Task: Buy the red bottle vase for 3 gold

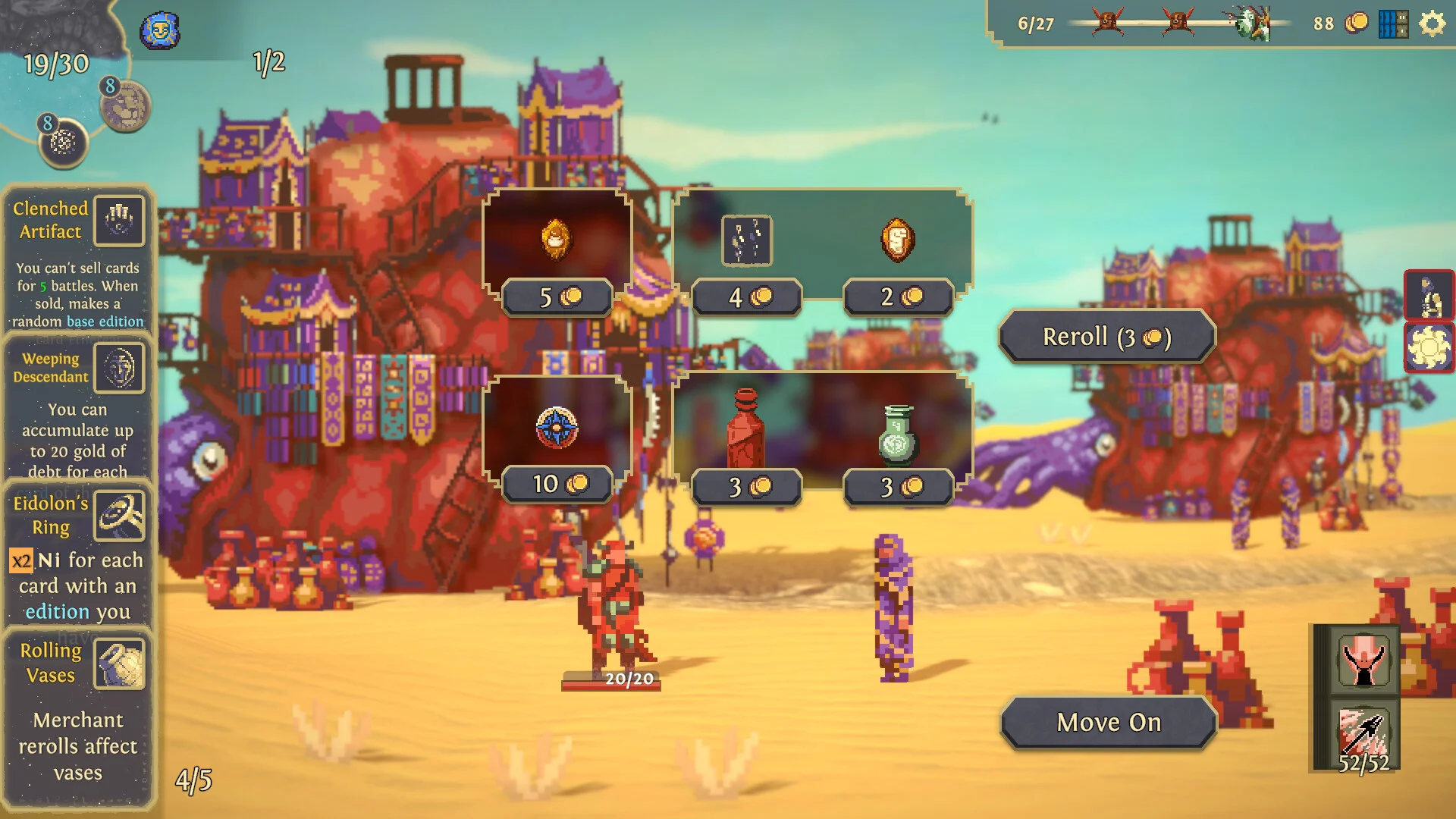Action: 745,429
